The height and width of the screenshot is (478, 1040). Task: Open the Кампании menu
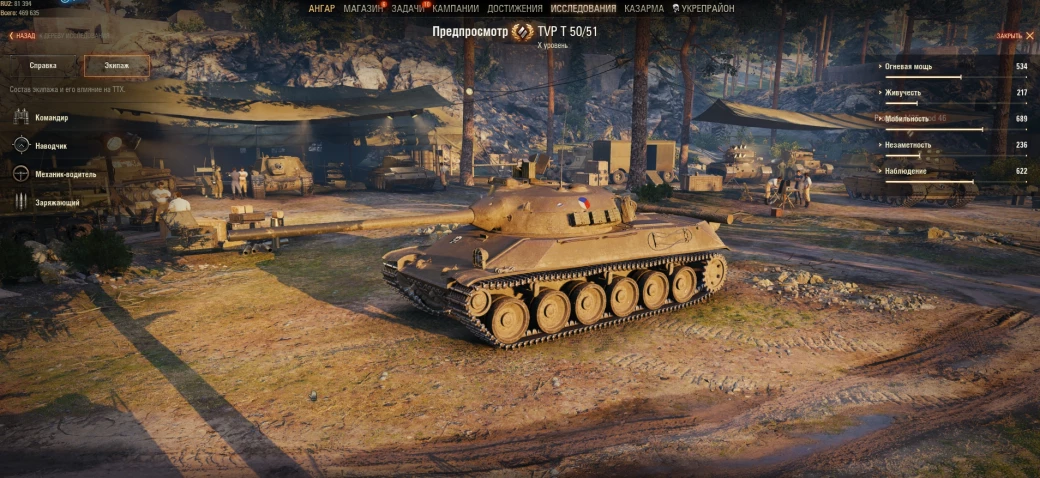[455, 8]
